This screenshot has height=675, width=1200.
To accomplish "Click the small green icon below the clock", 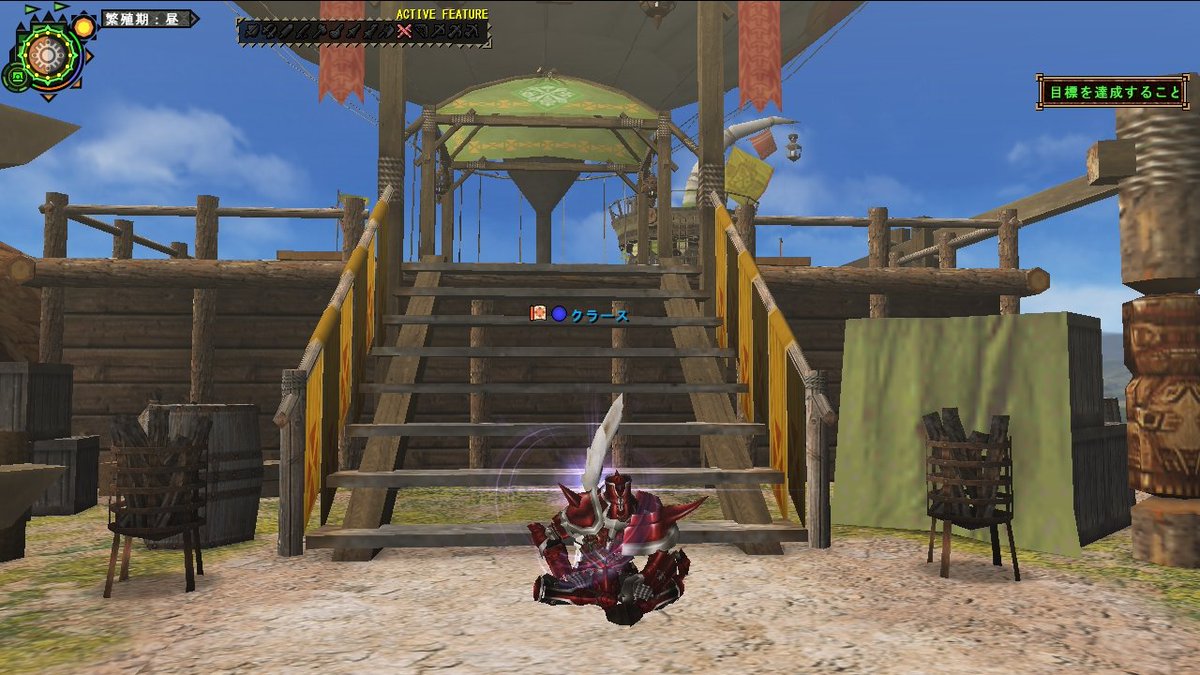I will tap(15, 75).
